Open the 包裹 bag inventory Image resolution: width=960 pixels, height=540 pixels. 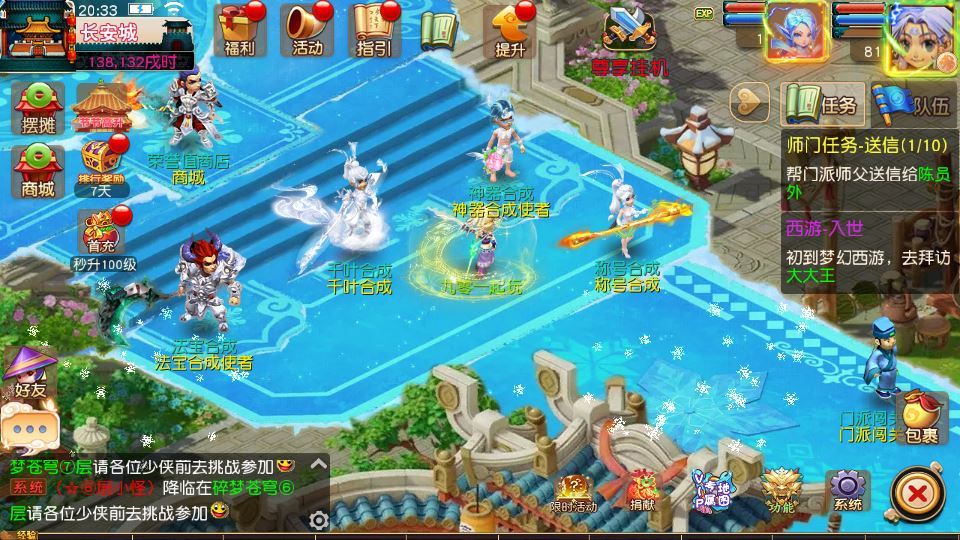pos(920,418)
